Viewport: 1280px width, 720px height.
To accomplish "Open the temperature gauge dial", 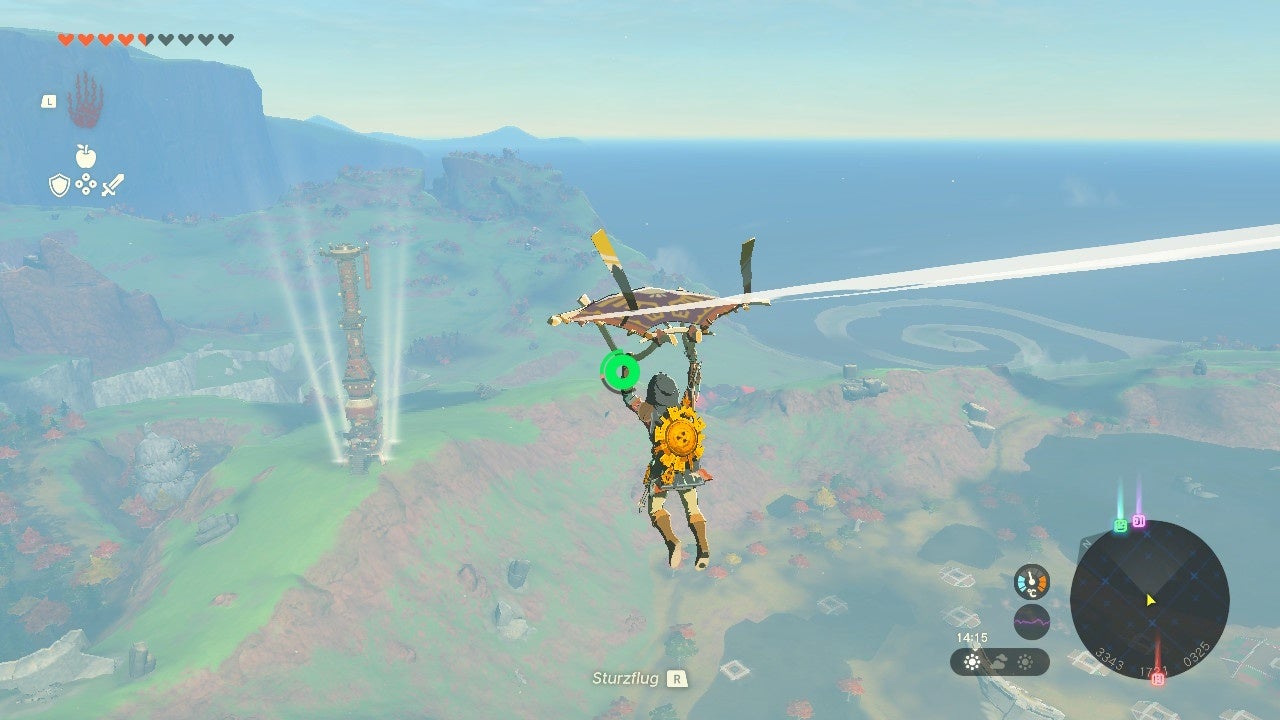I will pos(1031,581).
